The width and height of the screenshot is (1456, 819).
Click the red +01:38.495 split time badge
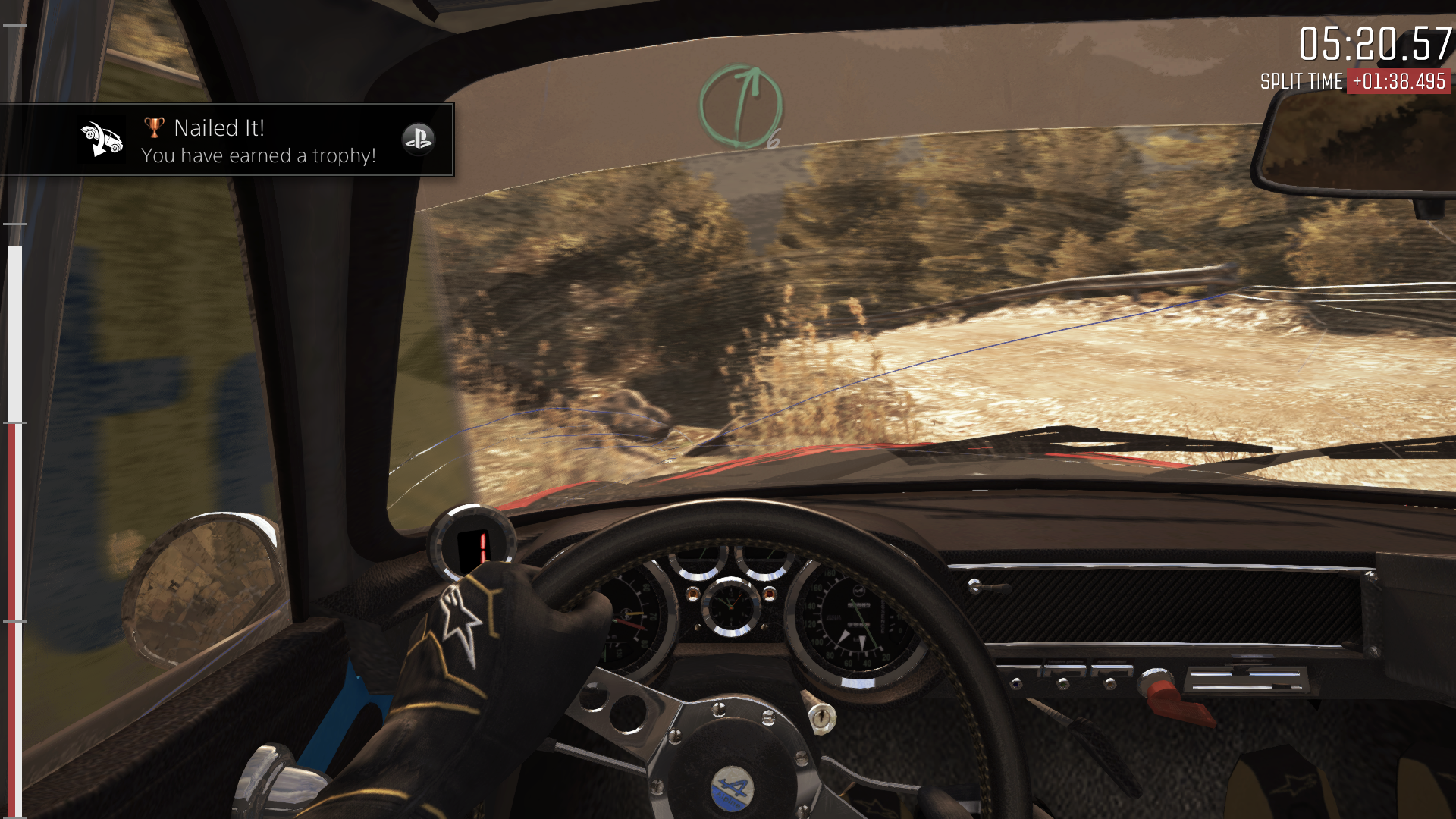[1398, 81]
